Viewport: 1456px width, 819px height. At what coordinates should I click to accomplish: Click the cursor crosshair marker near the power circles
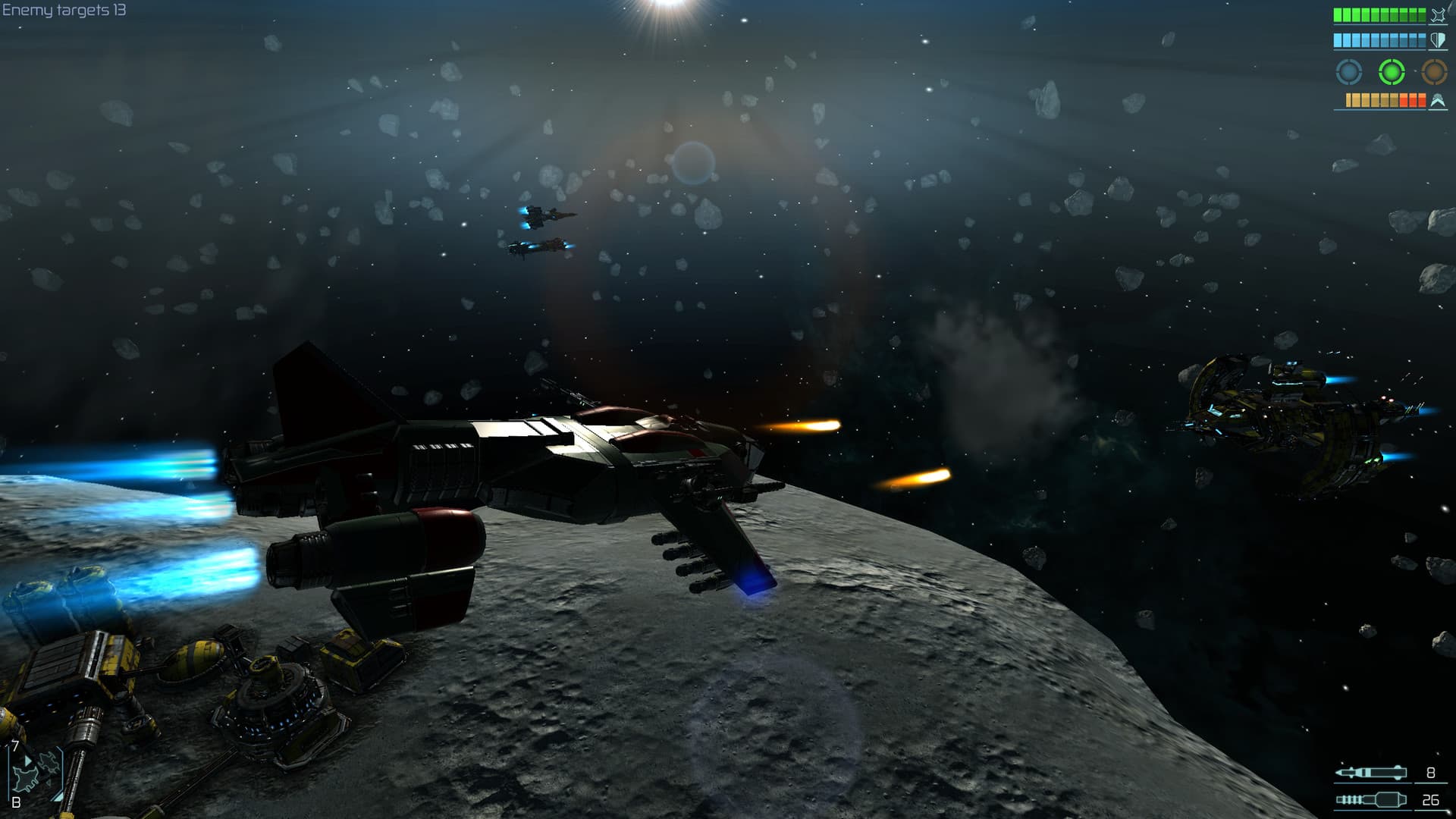[1416, 71]
